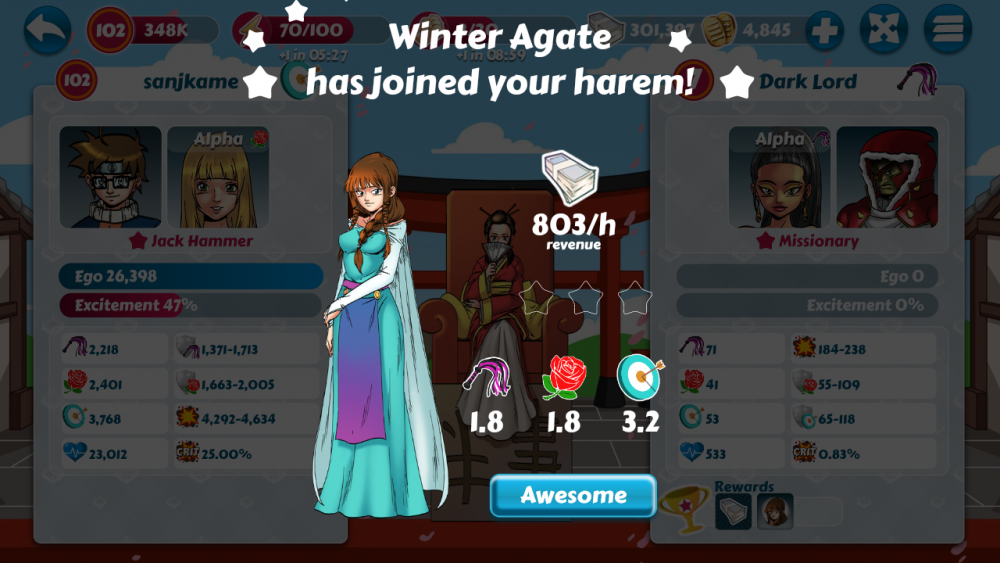Select the Jack Hammer player portrait
1000x563 pixels.
click(110, 177)
